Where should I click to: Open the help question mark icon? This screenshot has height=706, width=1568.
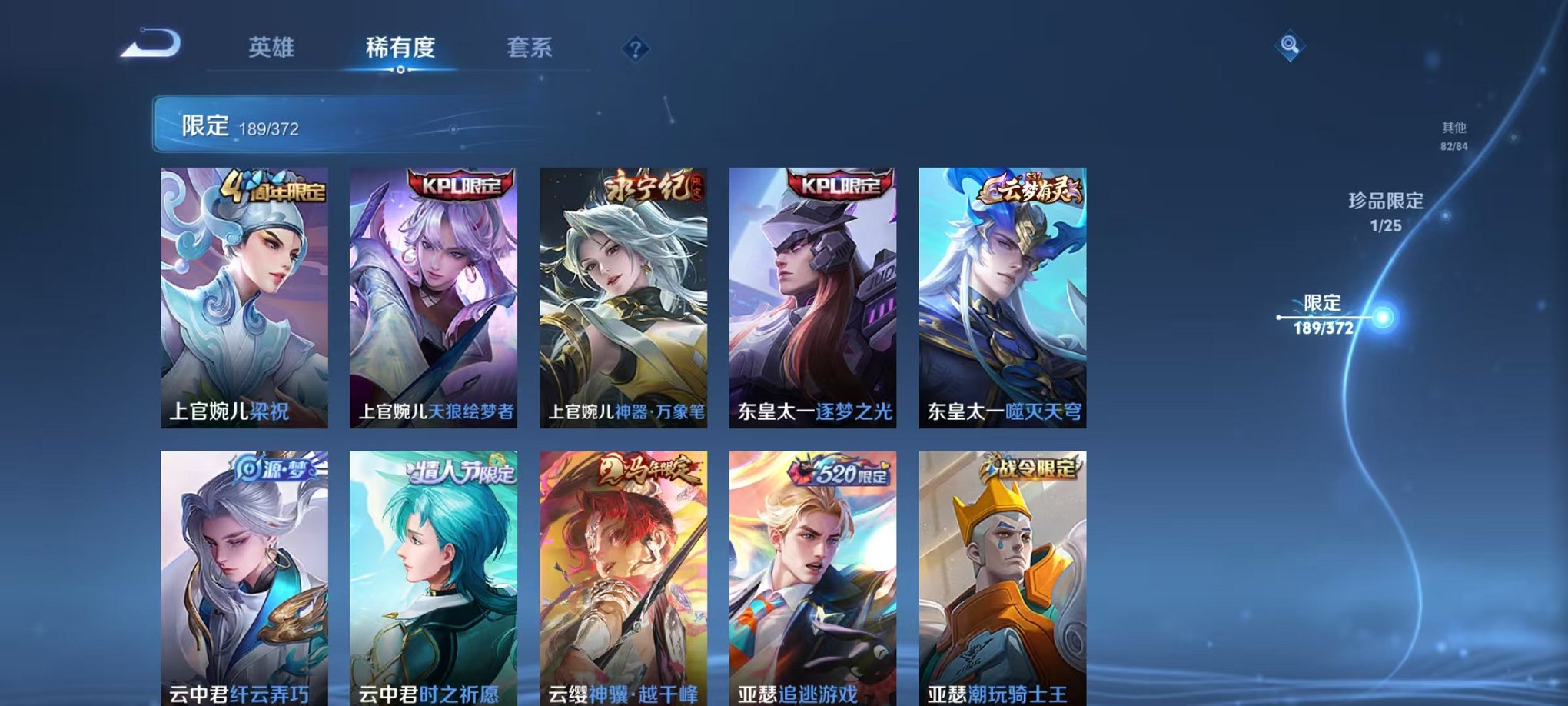click(635, 50)
